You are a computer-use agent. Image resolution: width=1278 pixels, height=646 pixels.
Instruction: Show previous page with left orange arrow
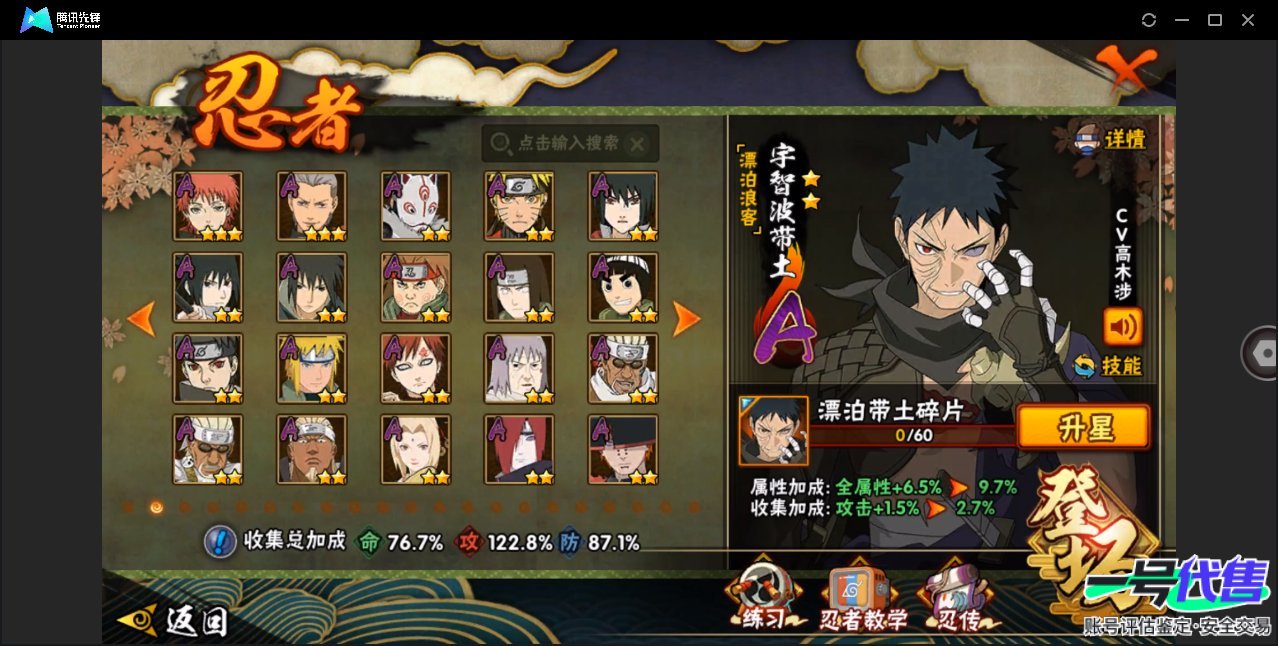click(x=143, y=318)
